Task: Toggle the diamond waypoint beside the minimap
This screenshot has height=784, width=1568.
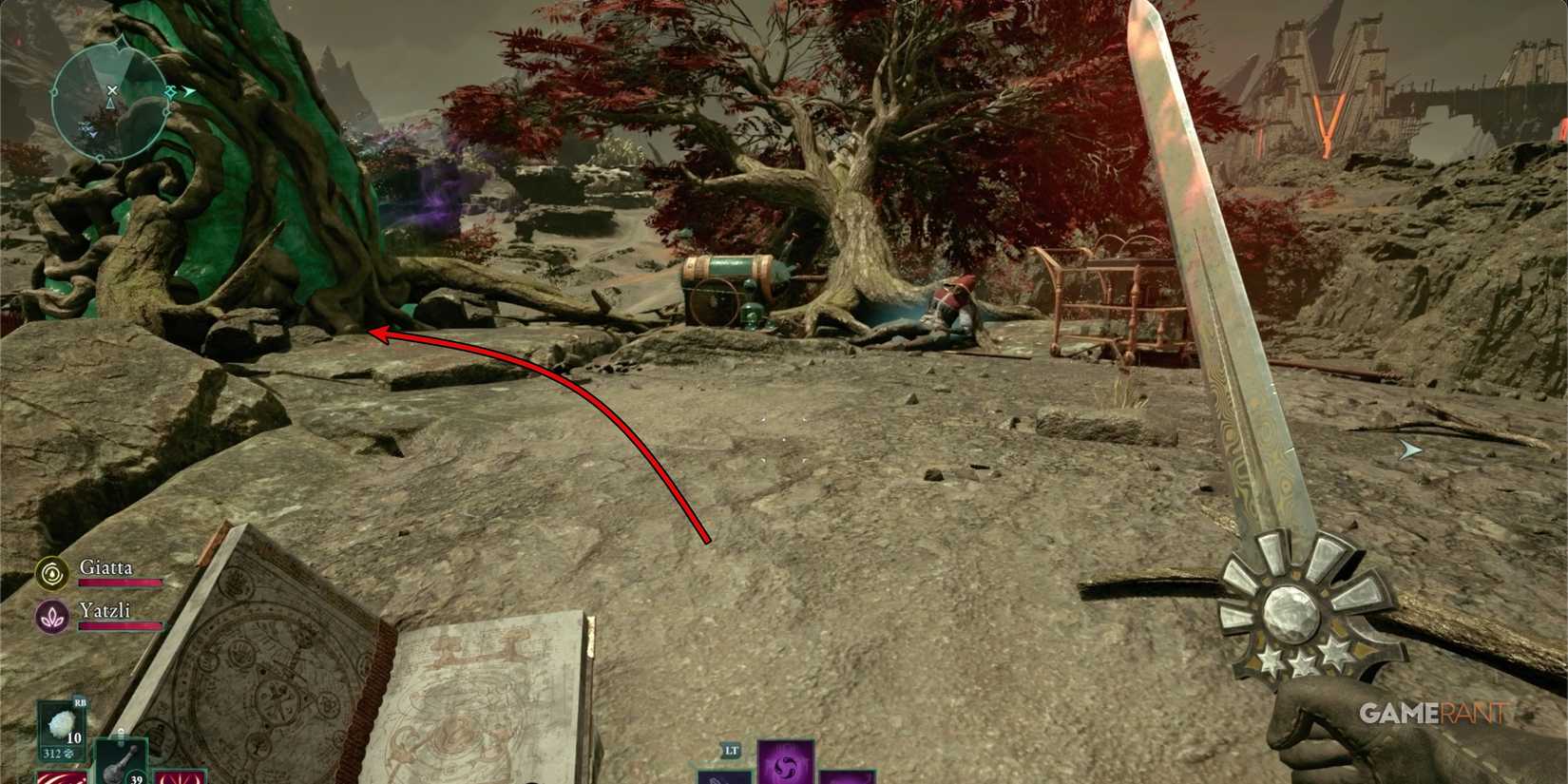Action: (x=170, y=91)
